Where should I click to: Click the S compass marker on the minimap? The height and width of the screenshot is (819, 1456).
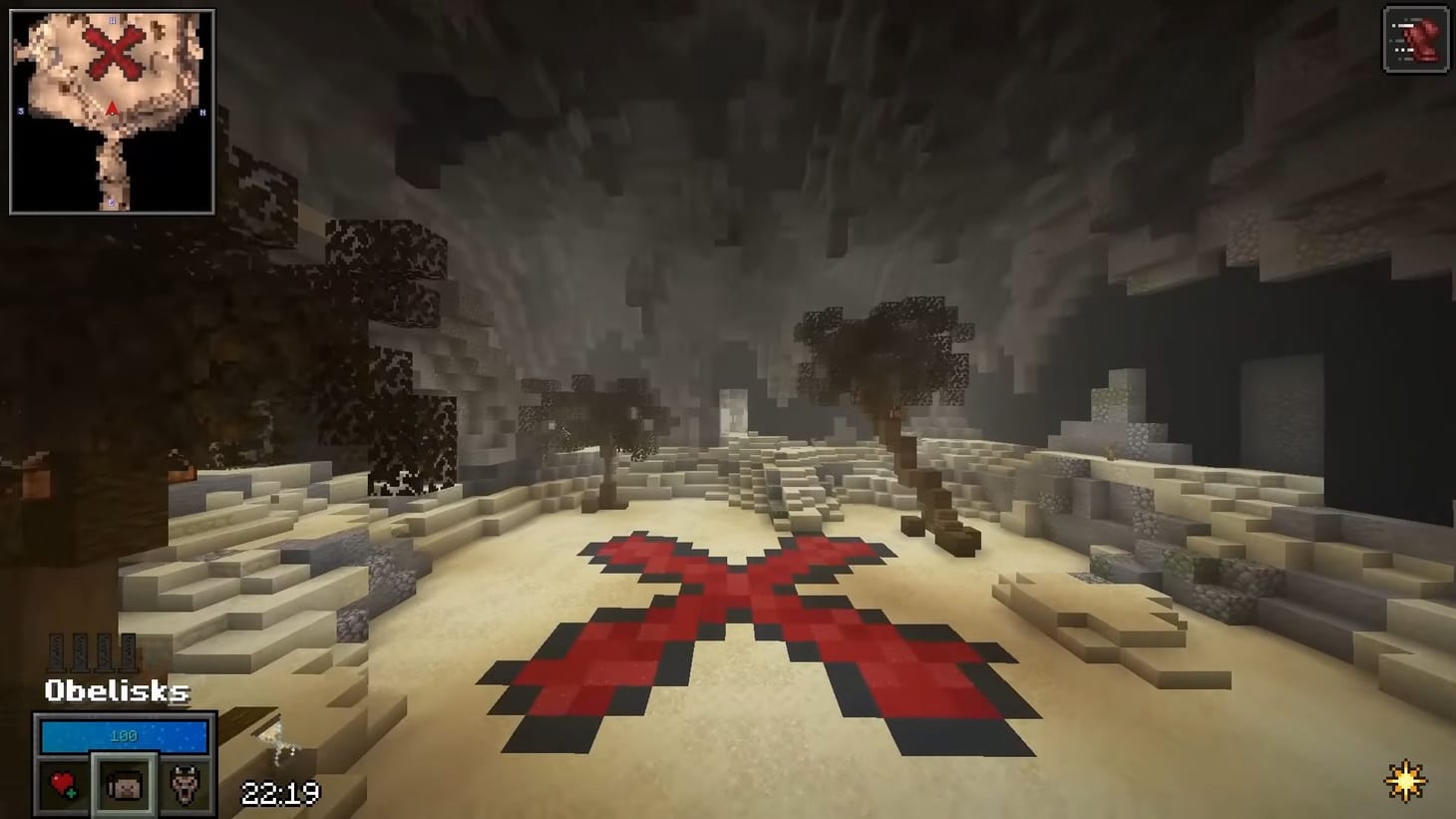click(x=19, y=110)
